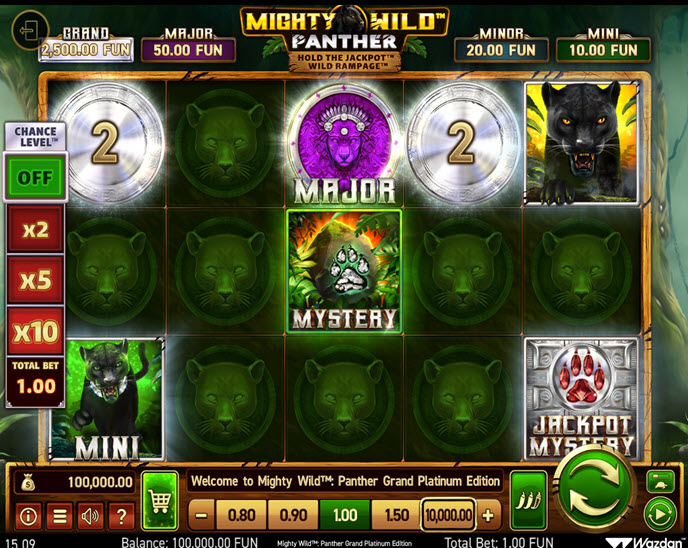Toggle the turtle spin speed button

pos(660,482)
